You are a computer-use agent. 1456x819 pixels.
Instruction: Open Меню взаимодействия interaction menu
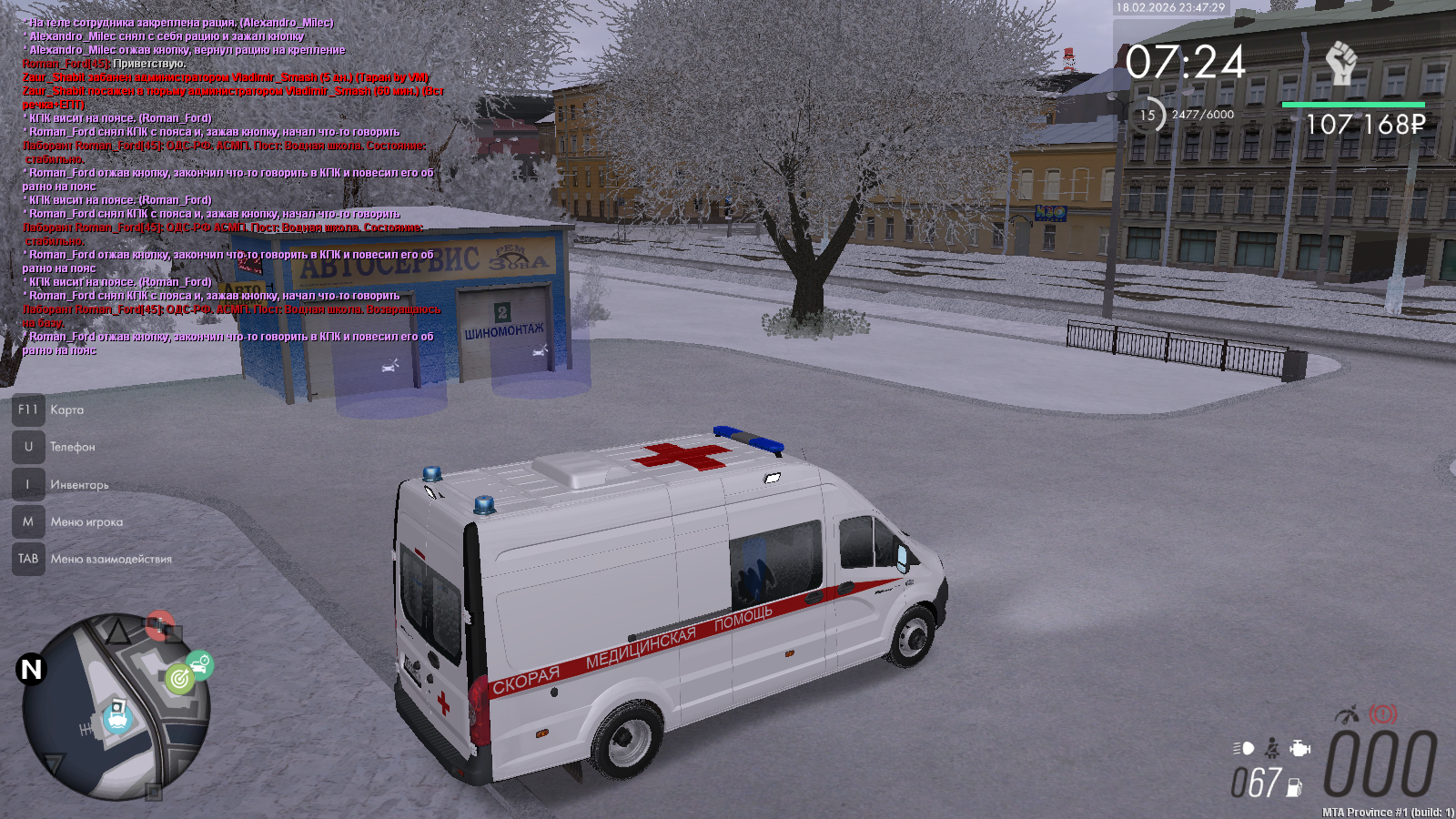pos(111,560)
